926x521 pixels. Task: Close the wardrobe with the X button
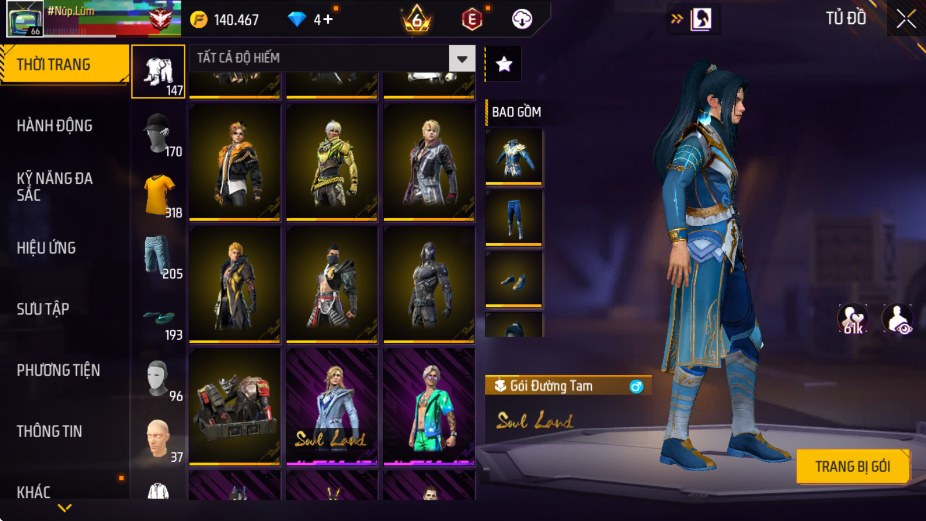coord(905,19)
